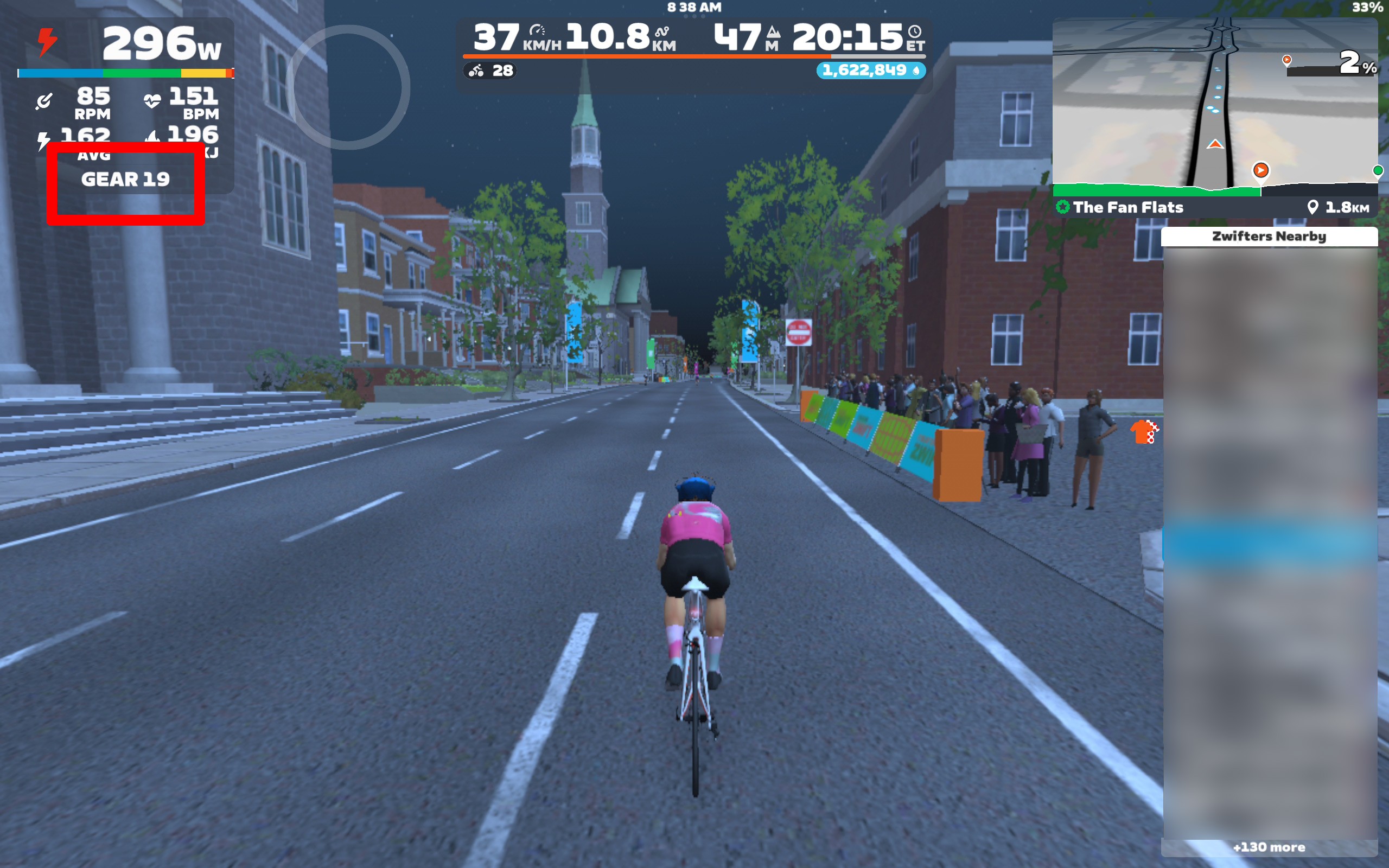Click the minimap route view
1389x868 pixels.
1214,103
